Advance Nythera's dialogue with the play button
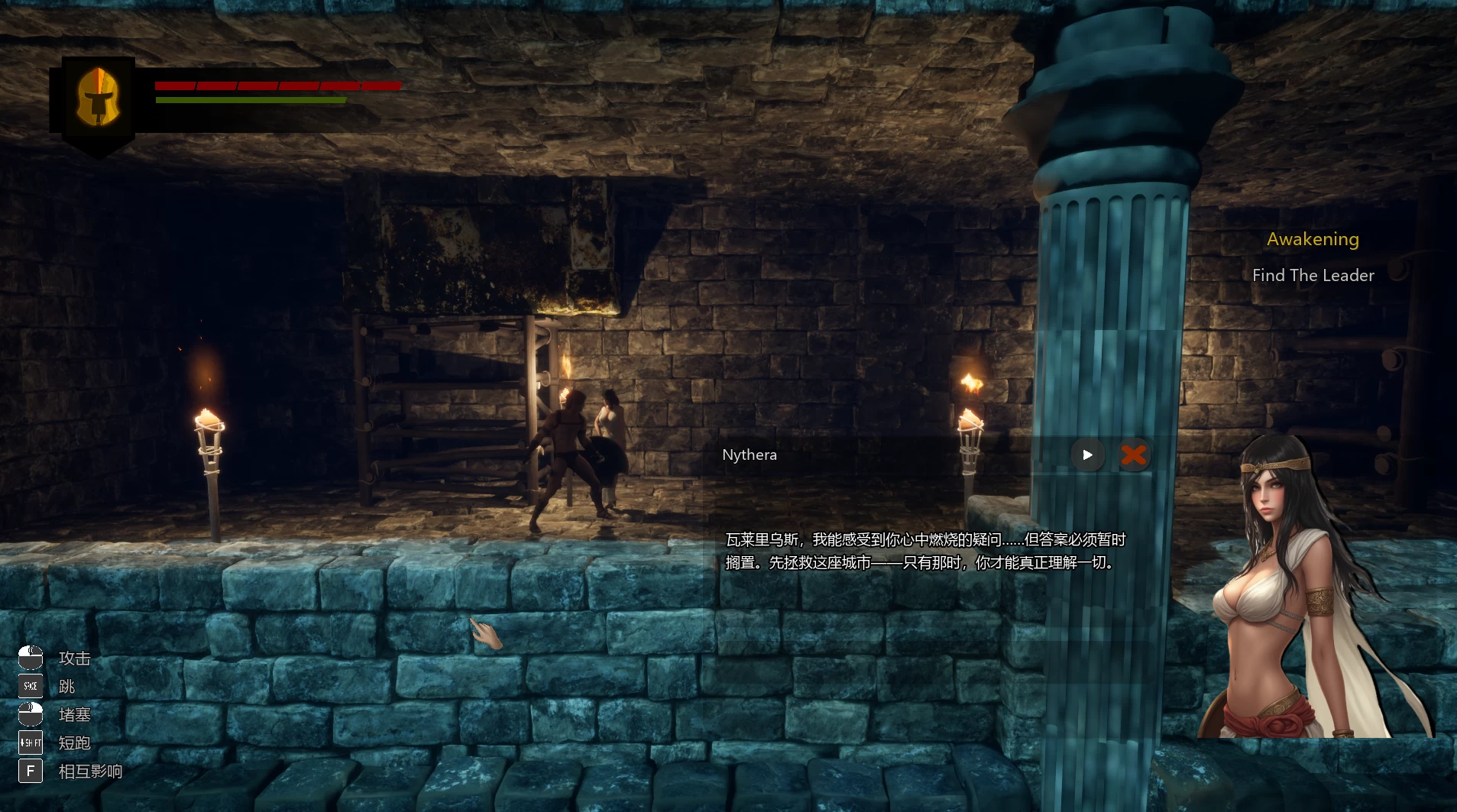Screen dimensions: 1457x812 point(1087,455)
